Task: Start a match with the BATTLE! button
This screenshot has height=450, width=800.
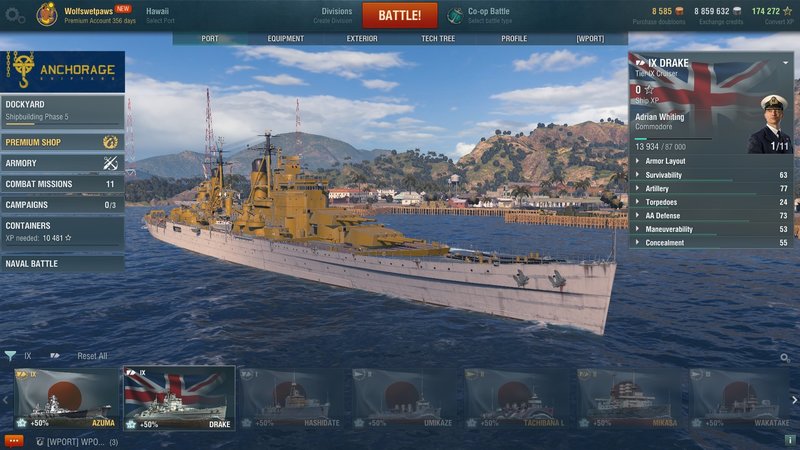Action: pos(399,15)
